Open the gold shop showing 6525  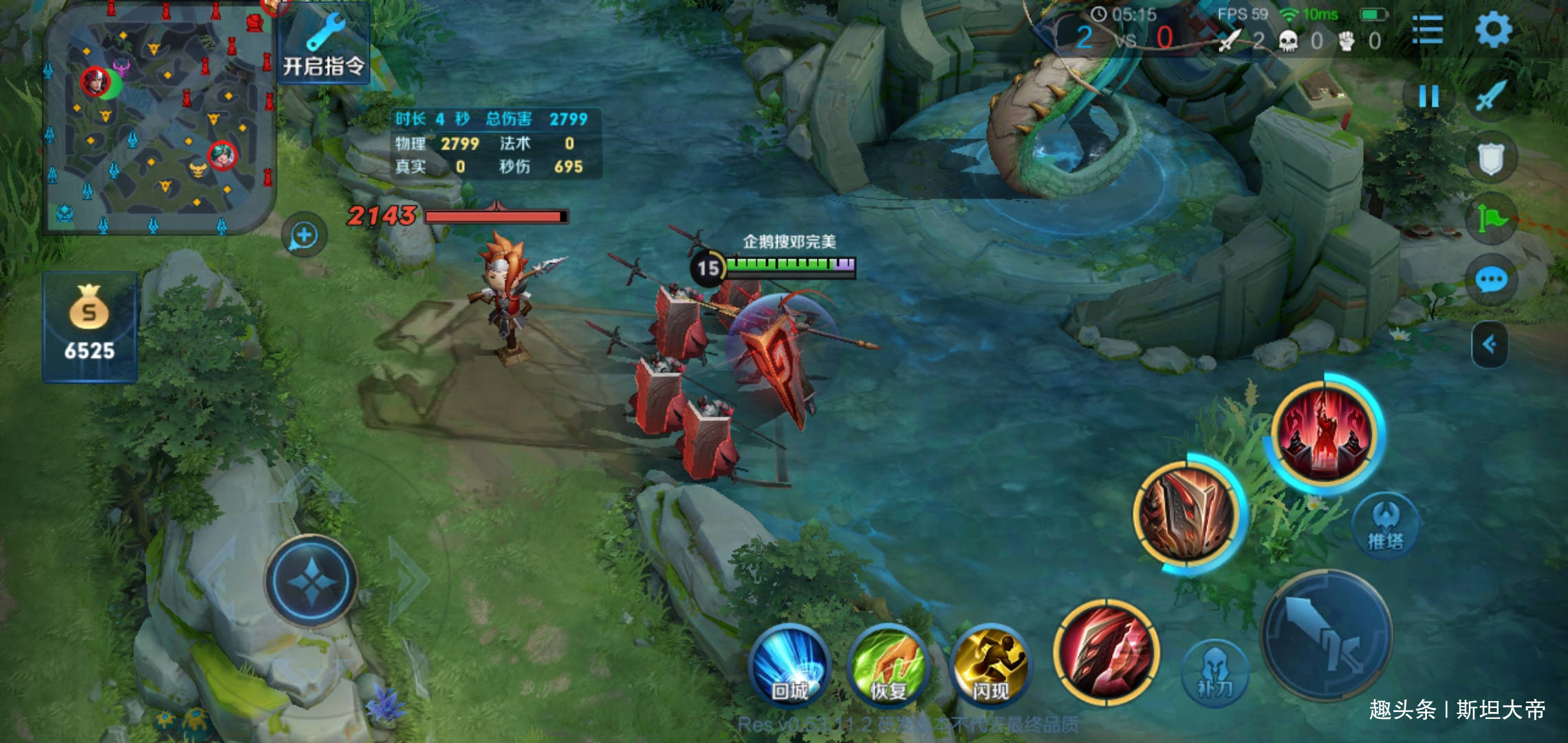click(x=89, y=327)
